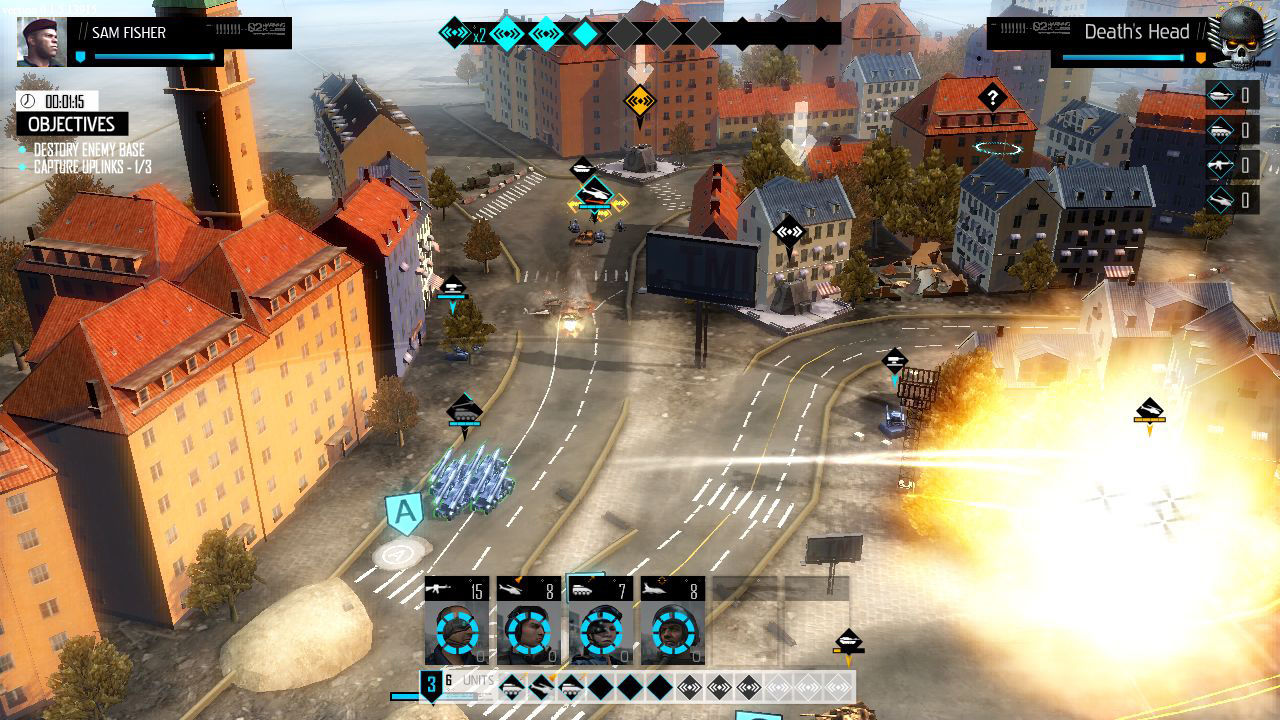
Task: Select the enemy armored vehicle count icon
Action: click(x=1221, y=131)
